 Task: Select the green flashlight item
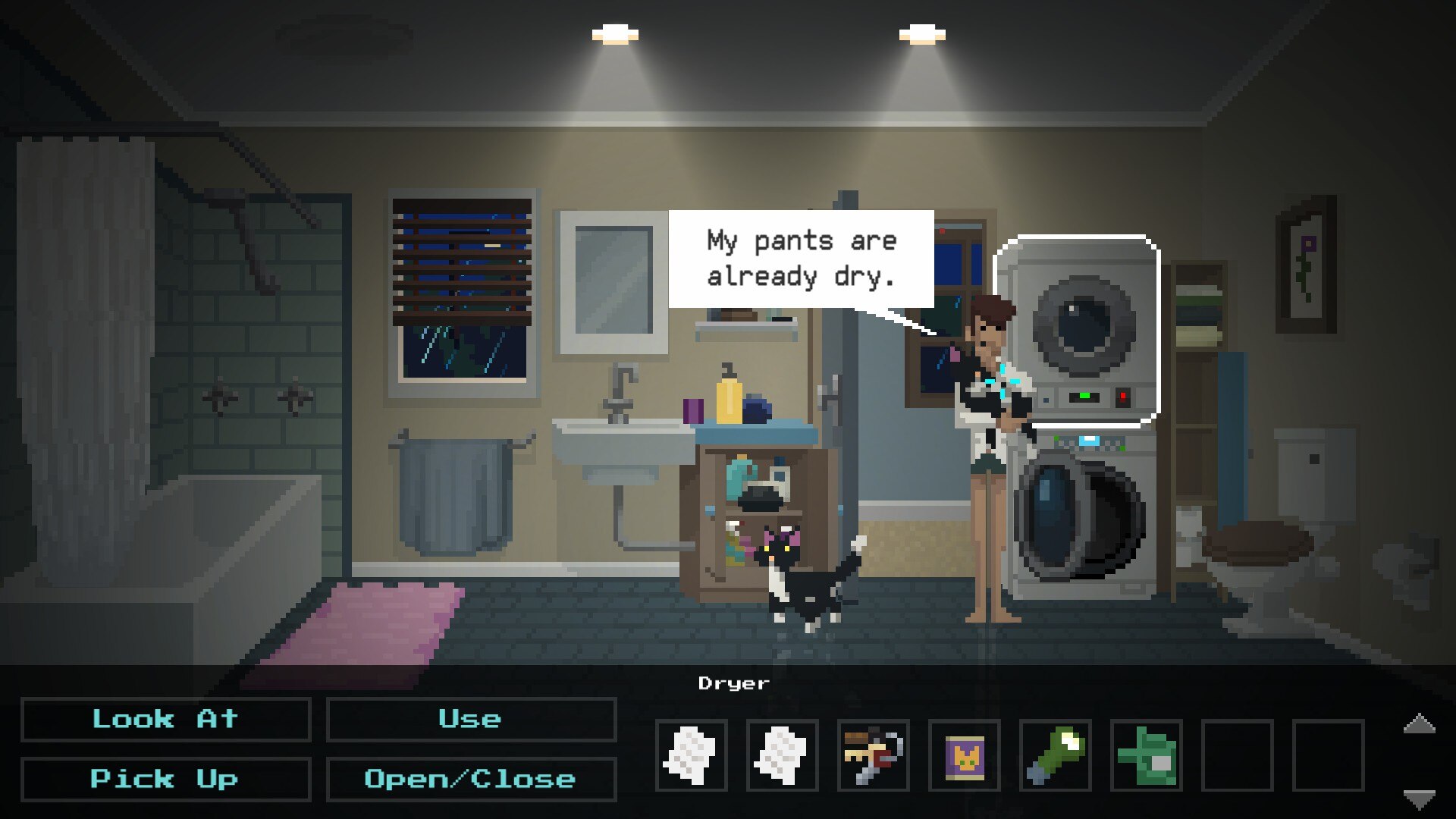tap(1055, 755)
